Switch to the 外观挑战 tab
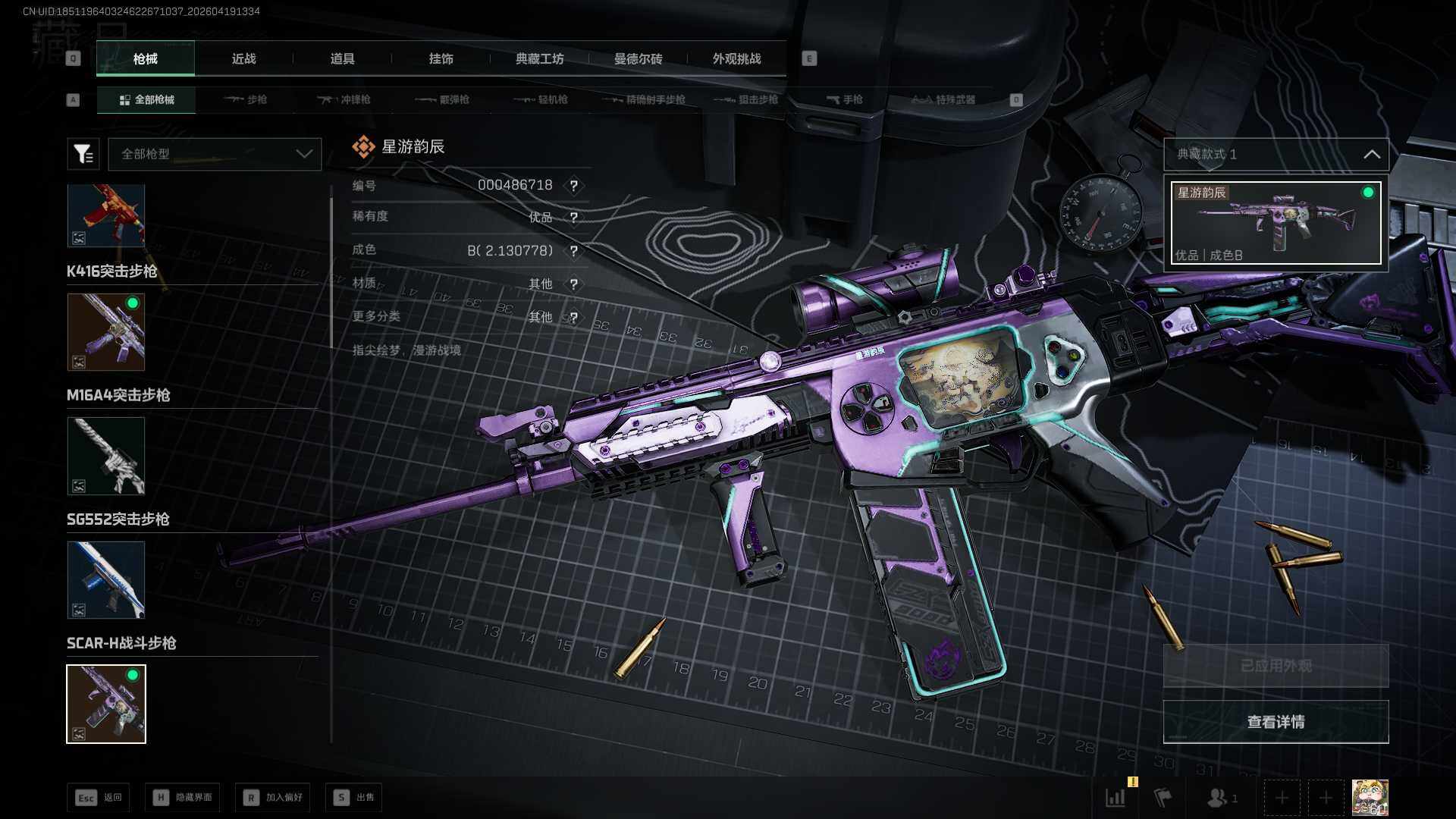Screen dimensions: 1456x819 pos(736,59)
